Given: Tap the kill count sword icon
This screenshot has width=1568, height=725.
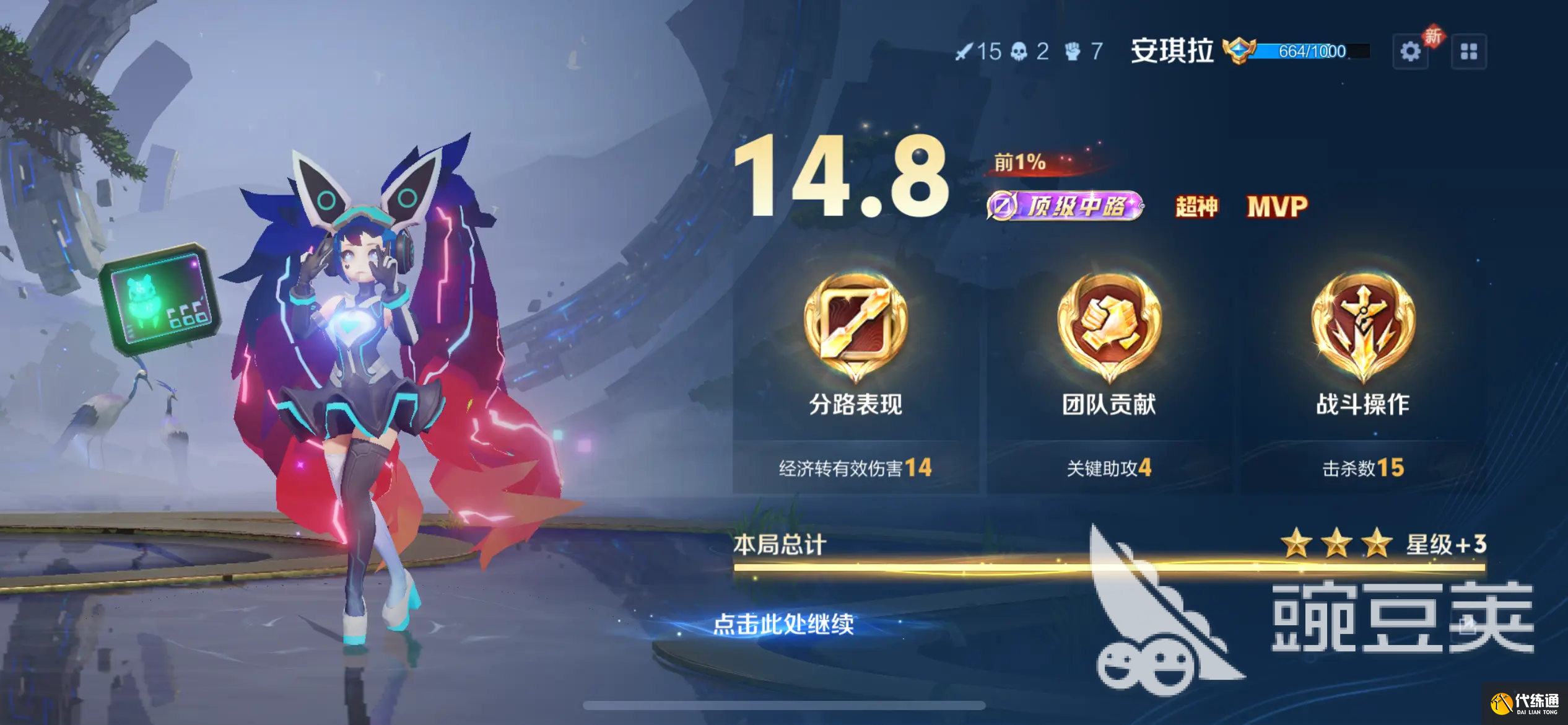Looking at the screenshot, I should (966, 53).
